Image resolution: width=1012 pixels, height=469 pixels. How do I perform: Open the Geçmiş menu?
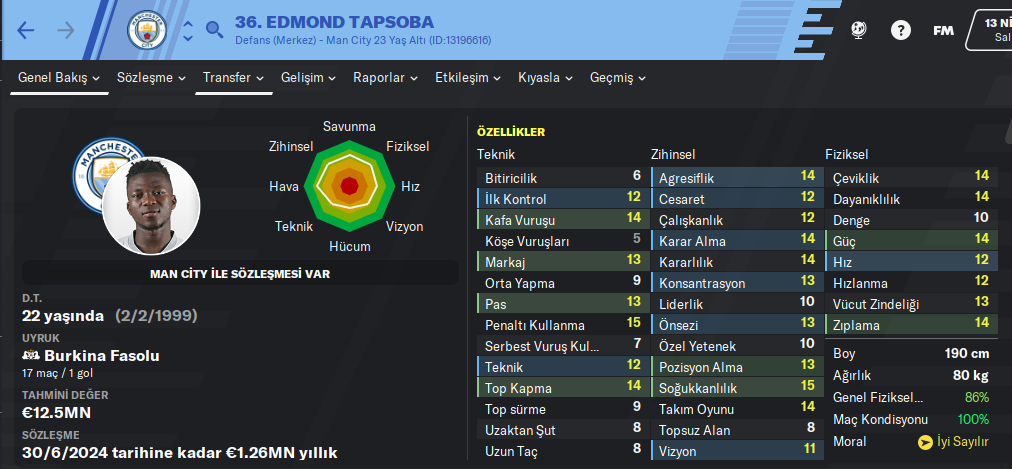pyautogui.click(x=618, y=77)
